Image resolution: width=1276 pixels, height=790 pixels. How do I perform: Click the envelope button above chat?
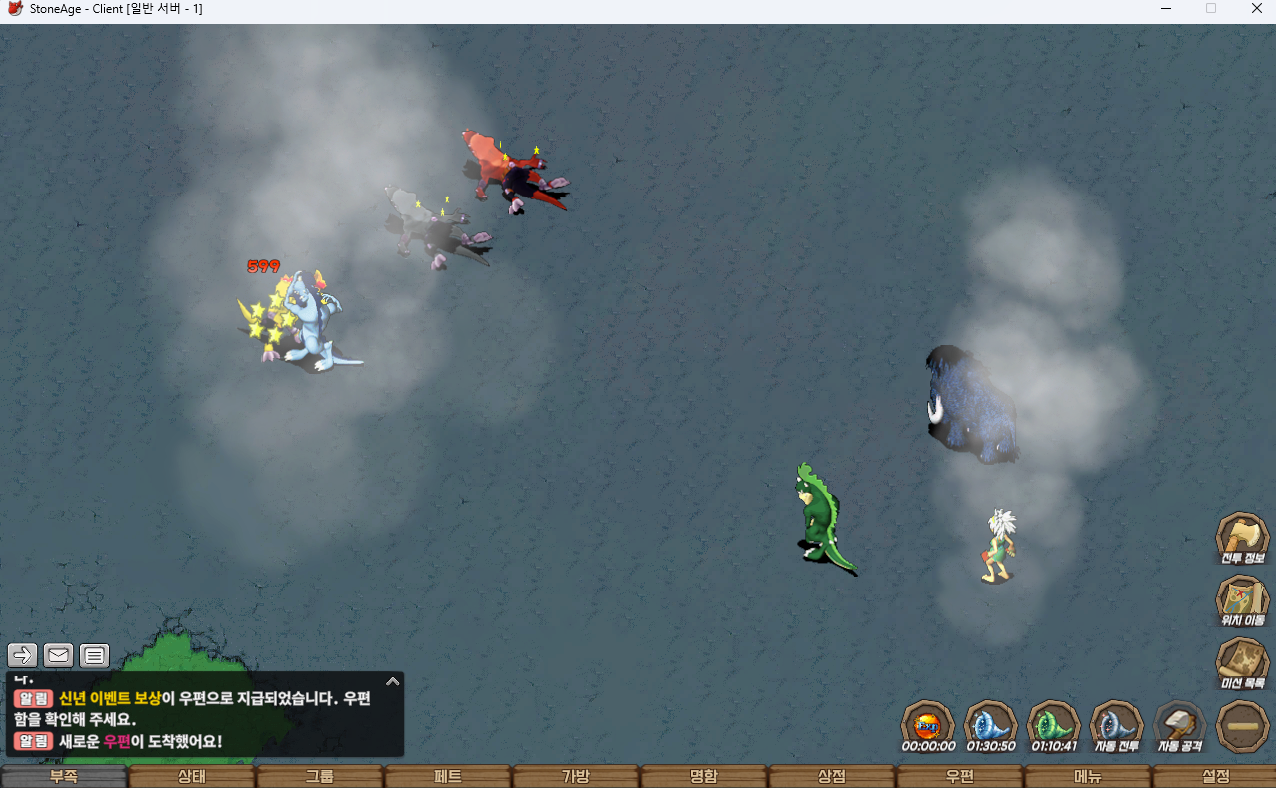coord(59,655)
